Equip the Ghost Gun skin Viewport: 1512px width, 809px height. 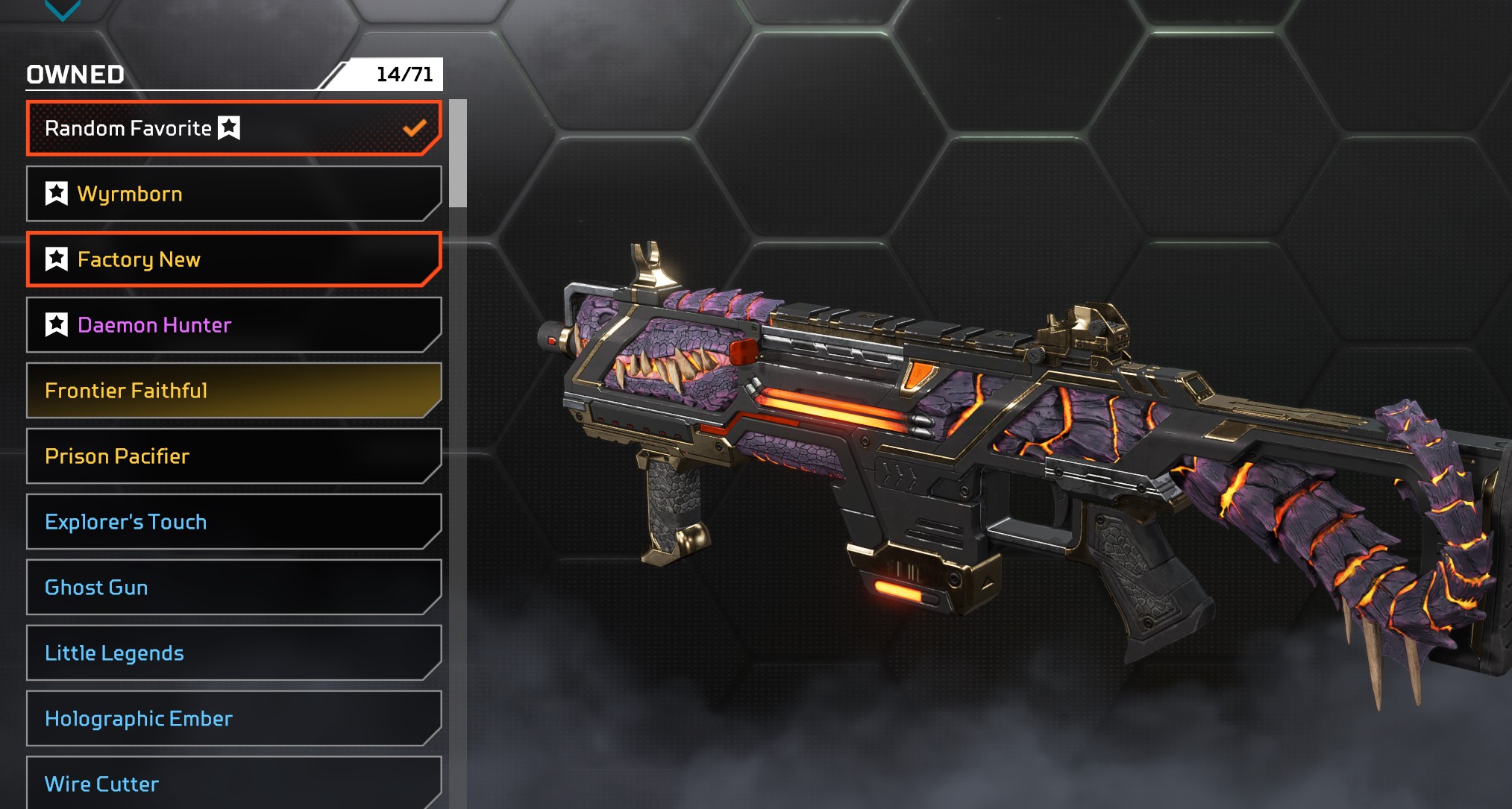(x=233, y=588)
